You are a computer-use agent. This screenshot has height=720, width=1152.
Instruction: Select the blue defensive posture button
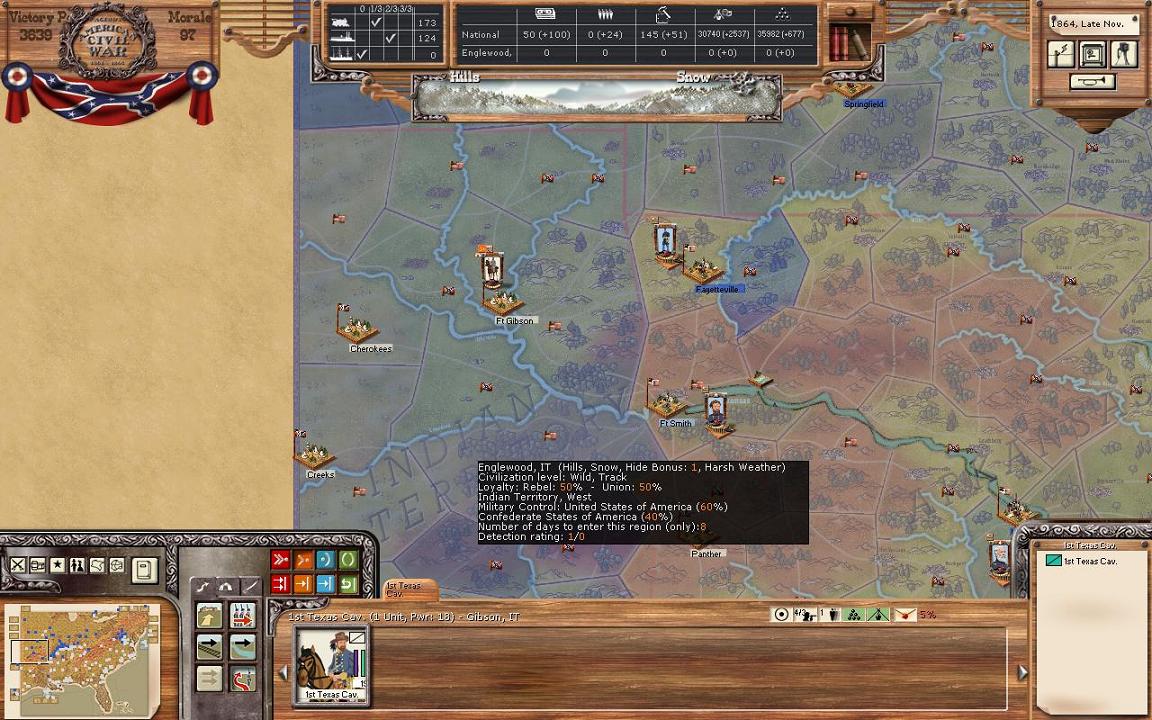click(x=324, y=561)
